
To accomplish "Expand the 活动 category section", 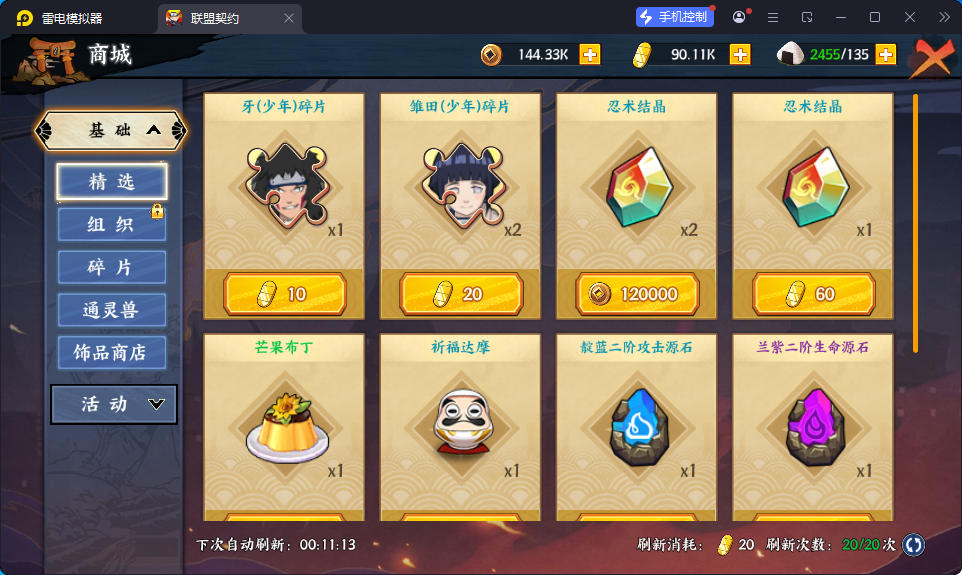I will point(114,404).
